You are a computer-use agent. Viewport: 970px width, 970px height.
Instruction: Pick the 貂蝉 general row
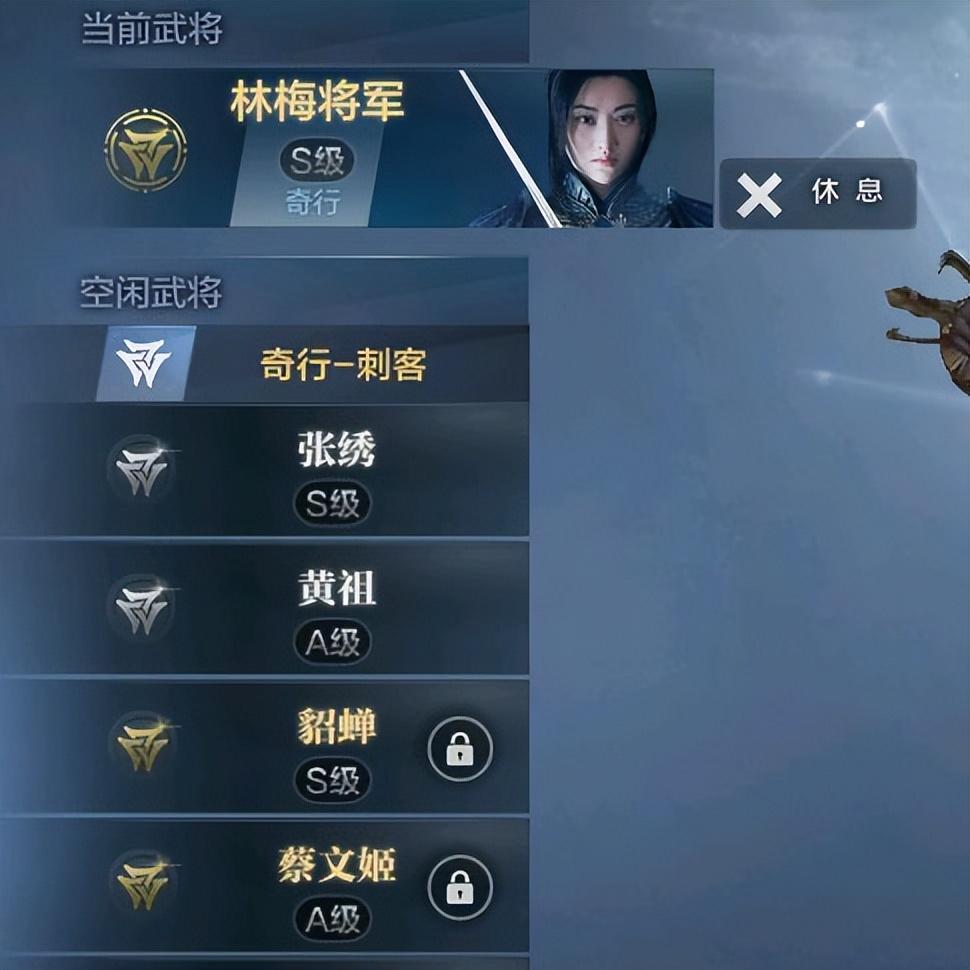click(335, 747)
